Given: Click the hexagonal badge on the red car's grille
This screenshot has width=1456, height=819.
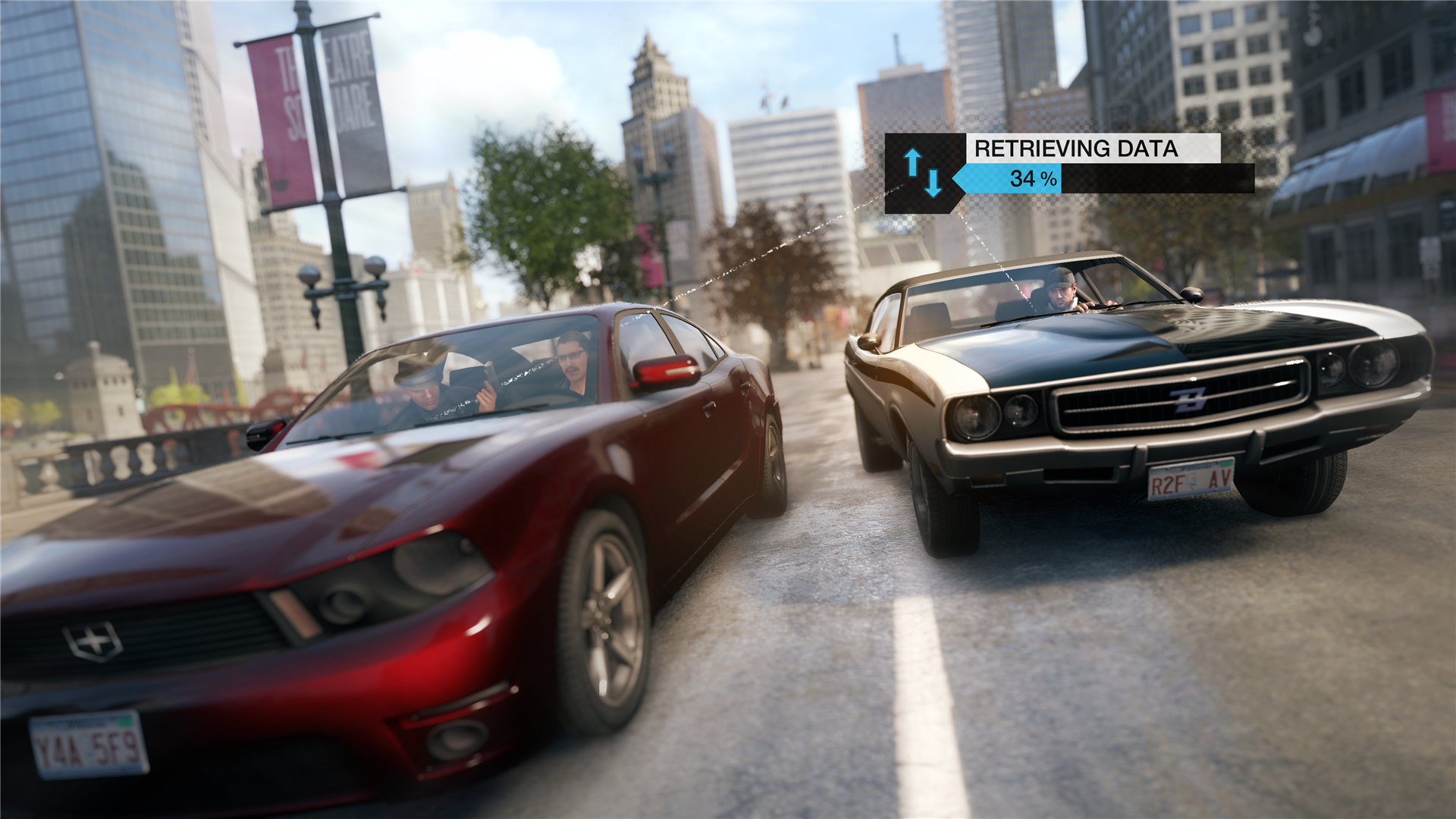Looking at the screenshot, I should click(x=91, y=641).
